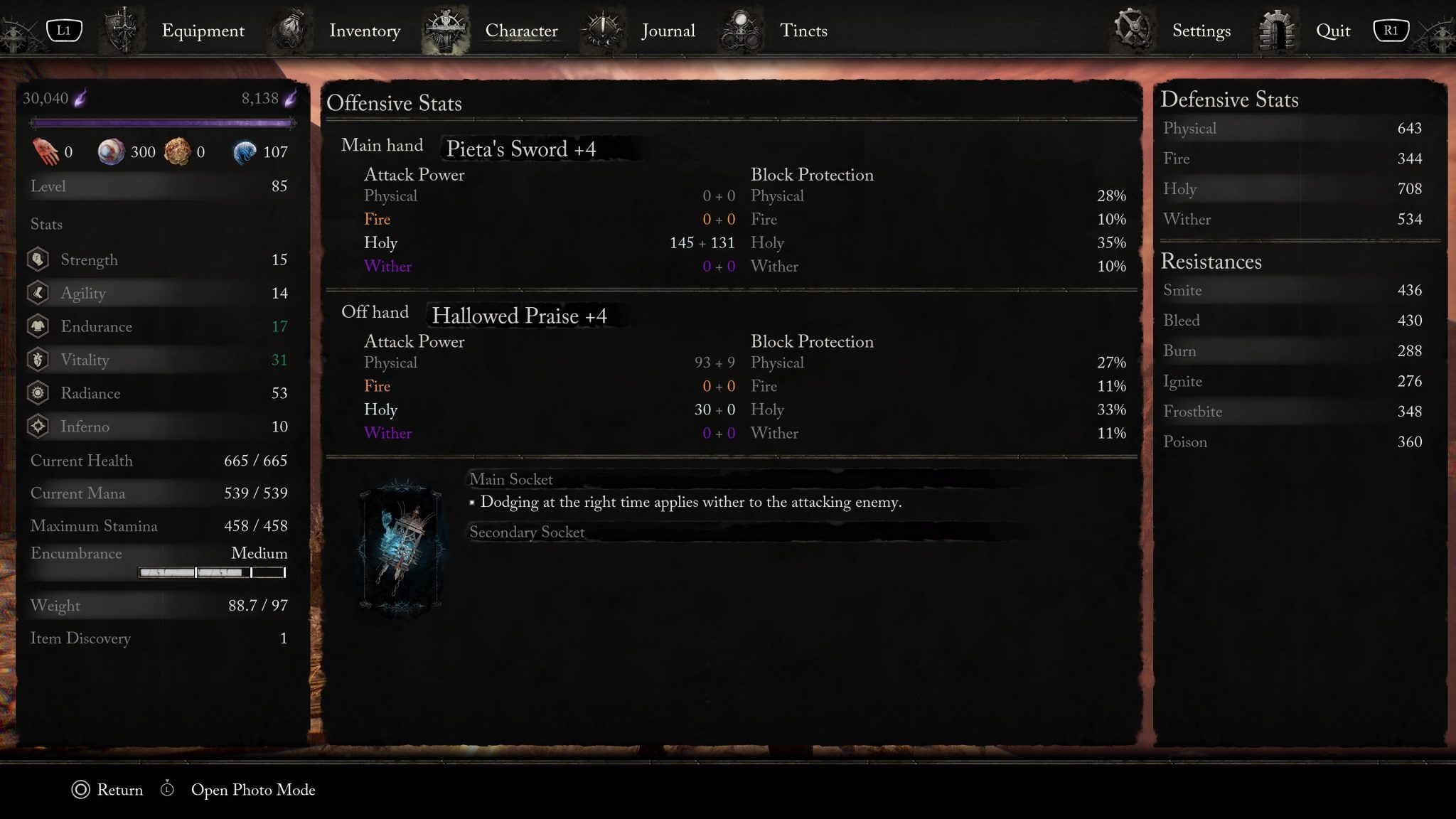Select the Radiance stat icon
This screenshot has height=819, width=1456.
(39, 393)
